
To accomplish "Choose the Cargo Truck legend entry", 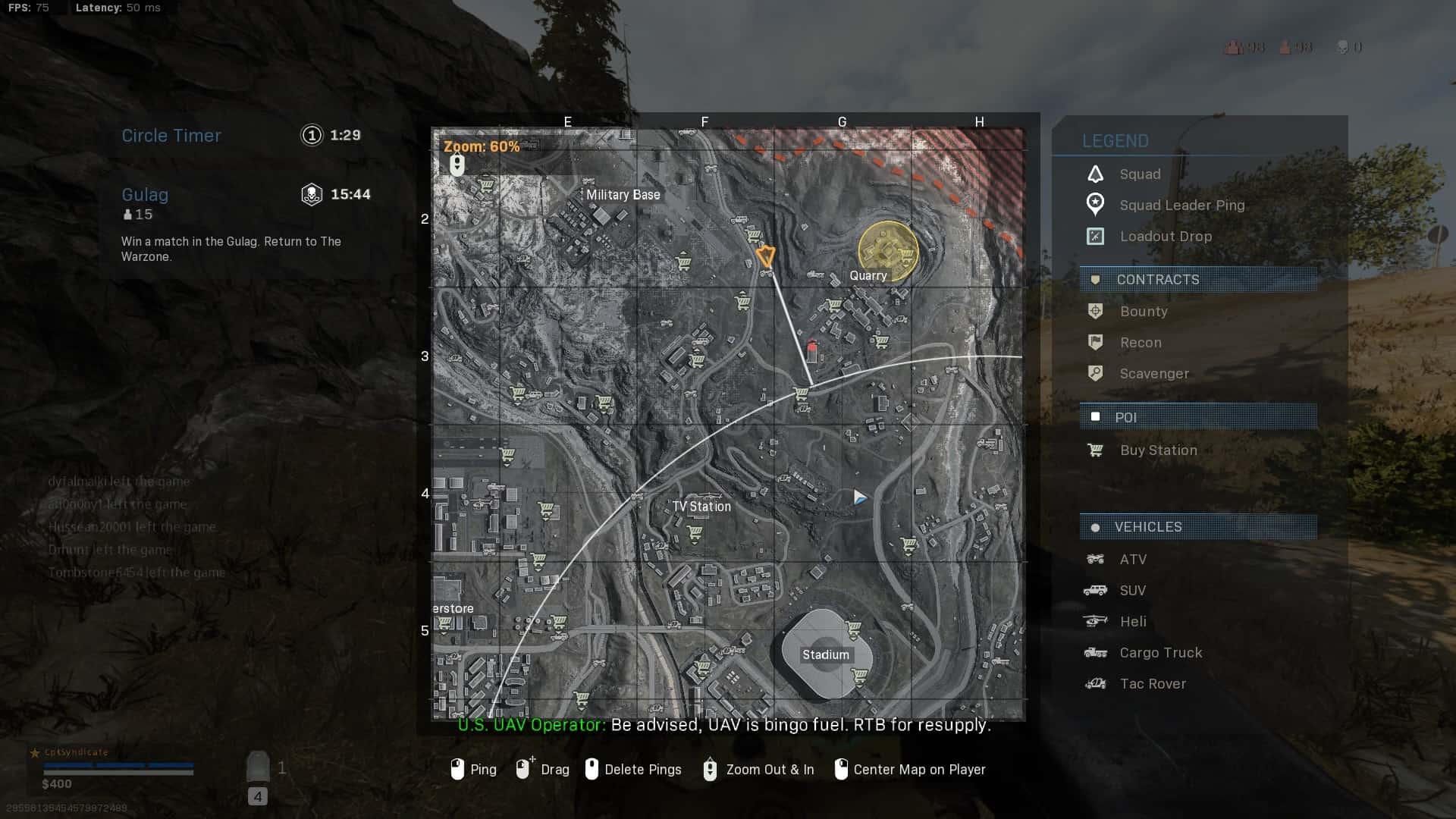I will coord(1160,653).
